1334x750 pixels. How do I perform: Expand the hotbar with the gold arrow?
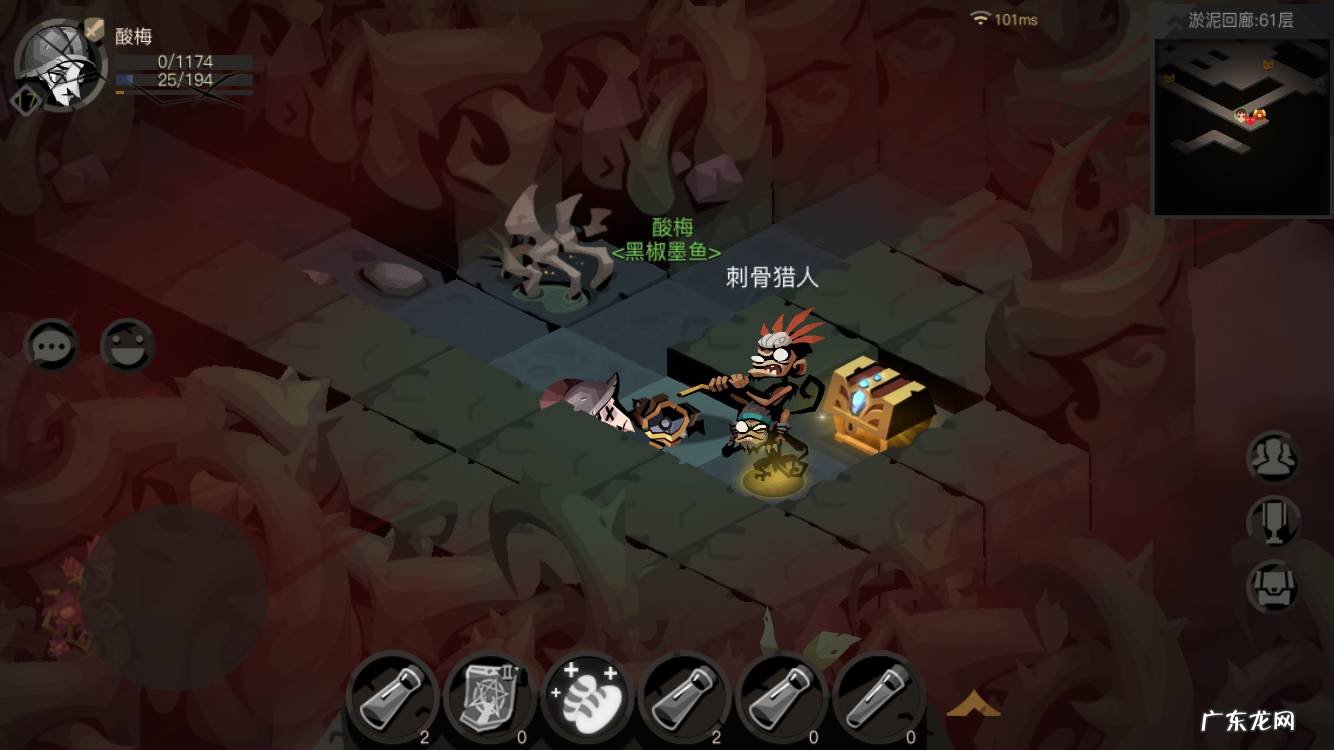coord(972,705)
